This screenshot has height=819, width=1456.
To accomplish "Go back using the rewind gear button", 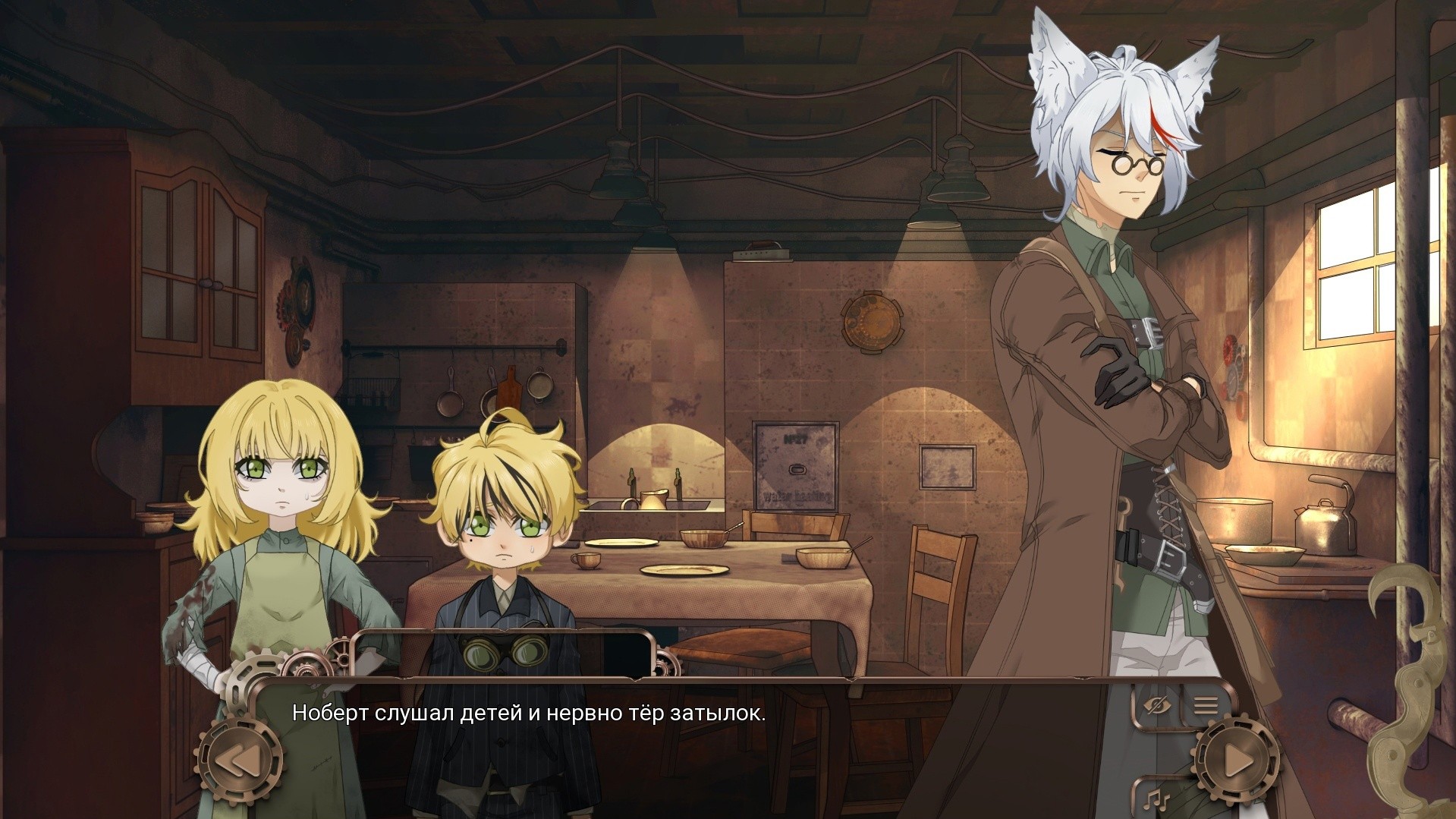I will click(x=239, y=760).
